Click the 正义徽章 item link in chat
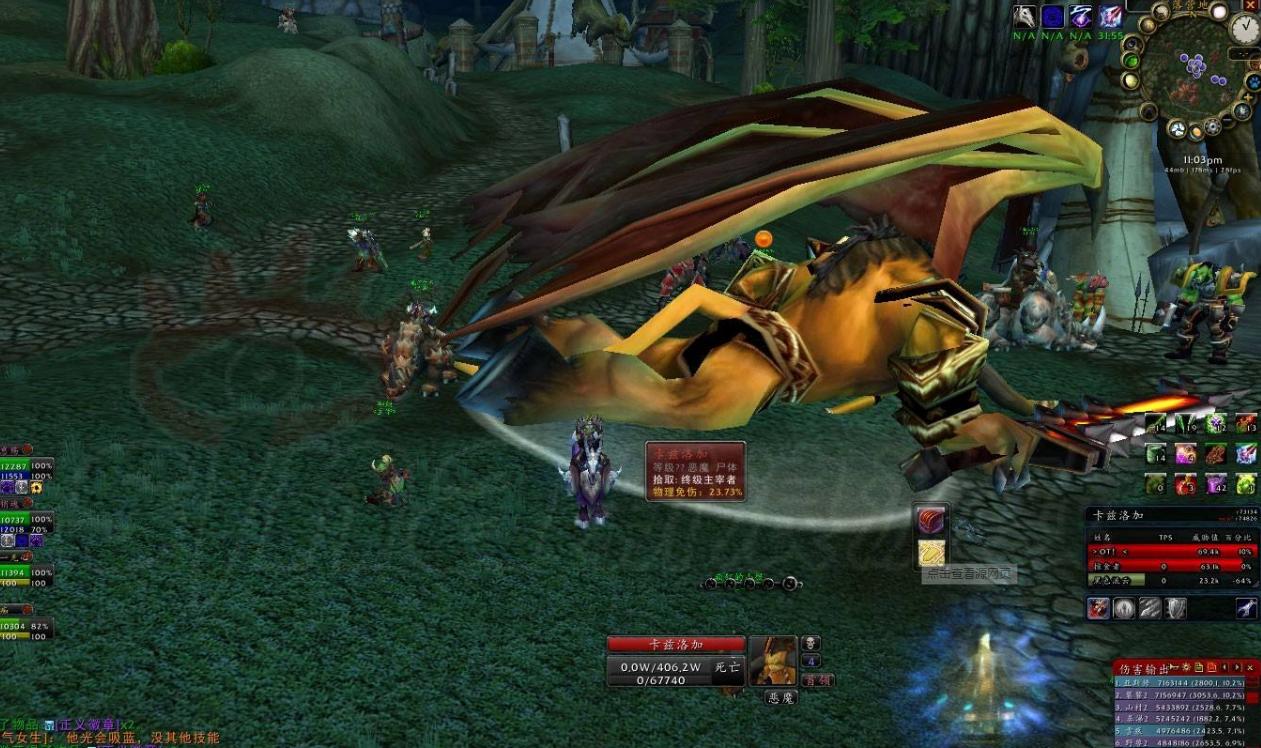Image resolution: width=1261 pixels, height=748 pixels. tap(87, 724)
